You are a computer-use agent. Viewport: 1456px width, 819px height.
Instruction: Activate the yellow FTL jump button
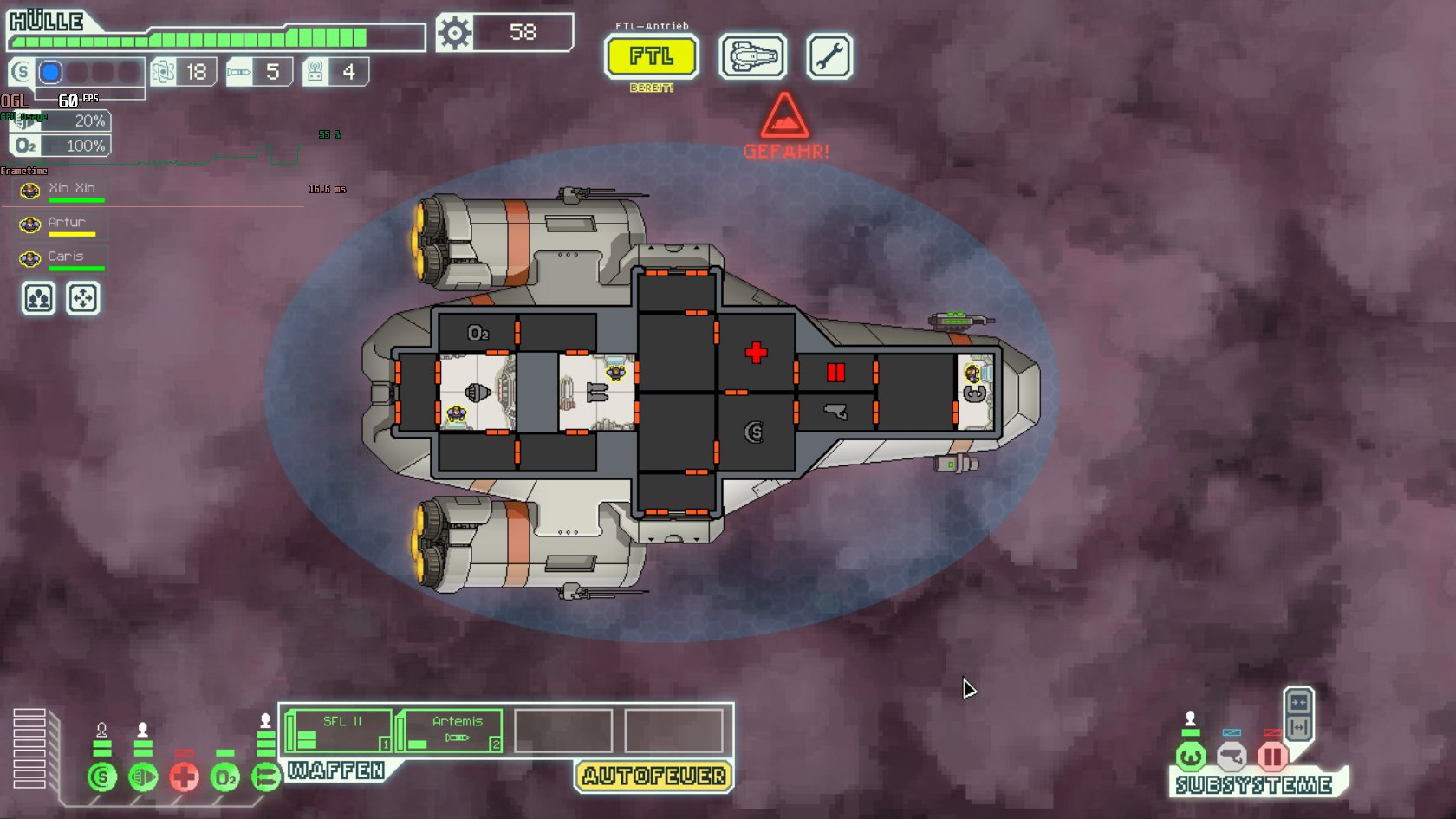(x=651, y=57)
